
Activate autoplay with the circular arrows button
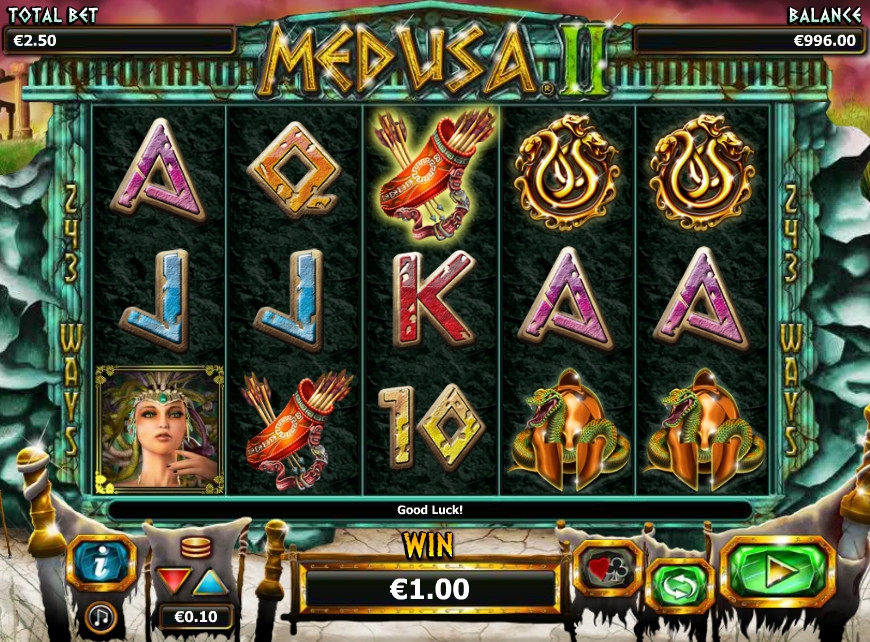pos(679,586)
